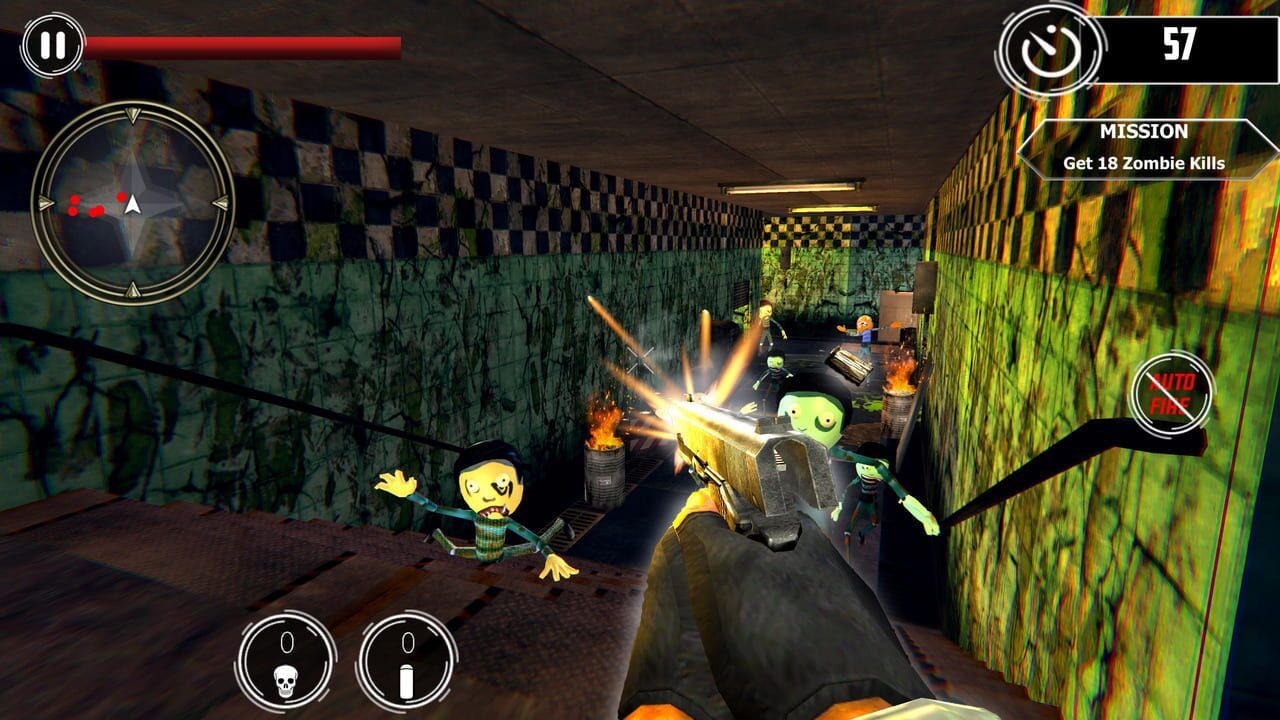Tap AUTO FIRE to switch firing mode
1280x720 pixels.
(1171, 393)
